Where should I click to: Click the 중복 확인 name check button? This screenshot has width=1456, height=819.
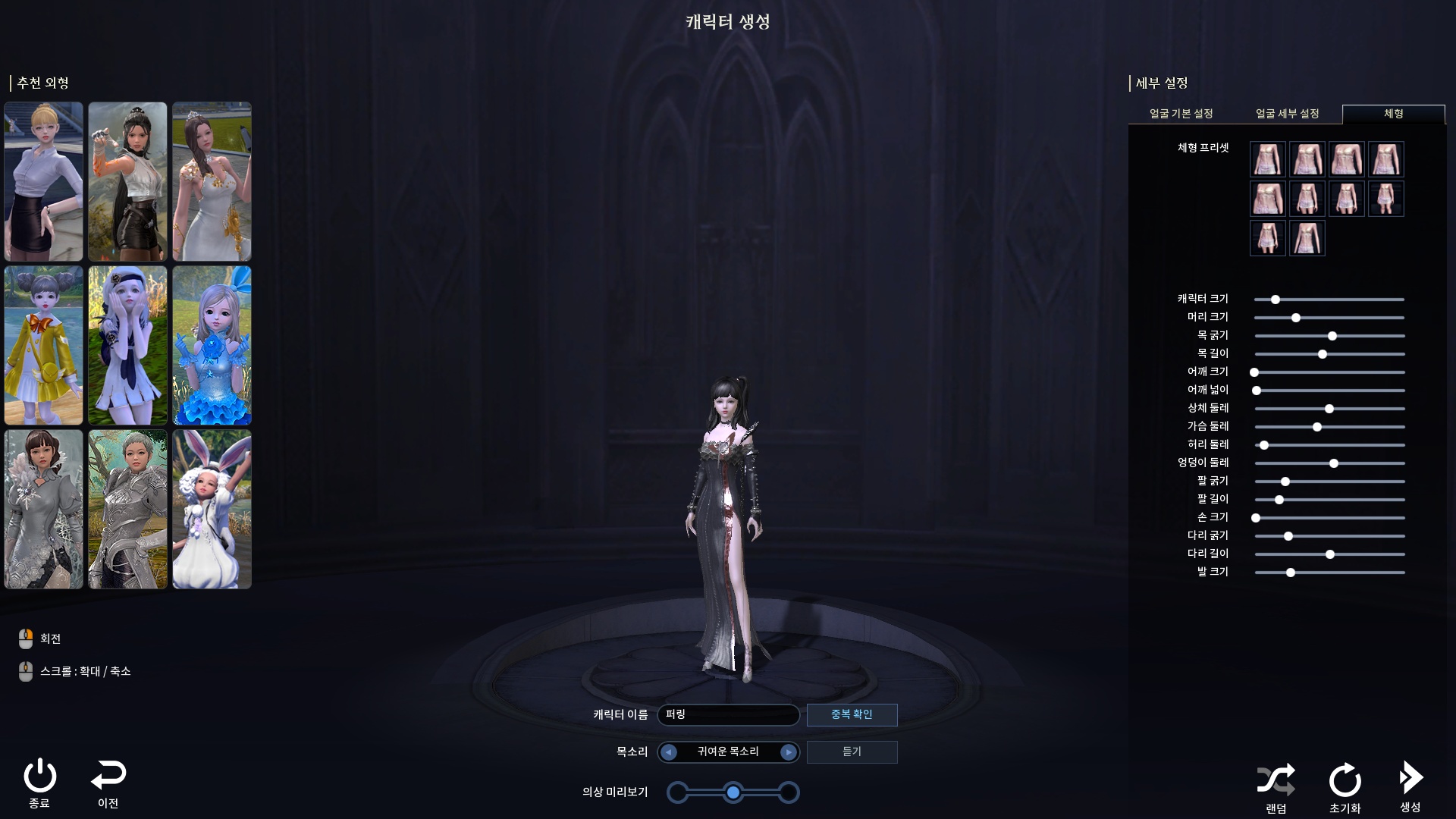point(852,714)
